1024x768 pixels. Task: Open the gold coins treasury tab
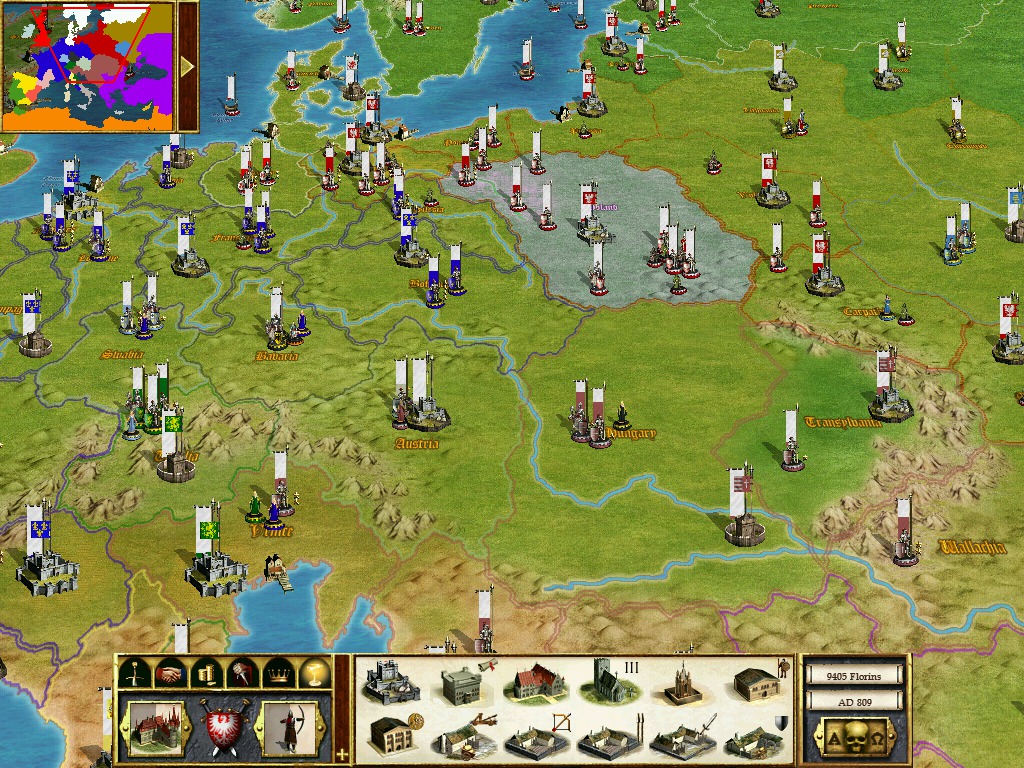coord(205,673)
